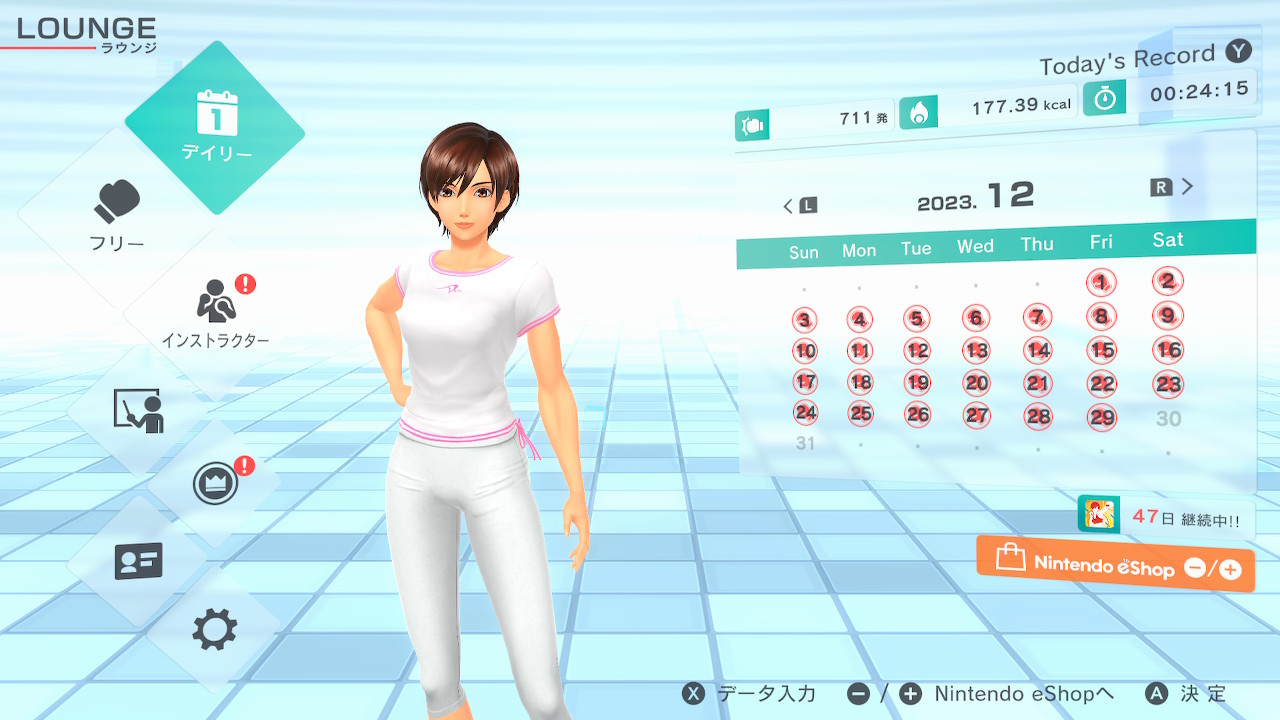Pick December 30 on the calendar
This screenshot has width=1280, height=720.
[x=1168, y=419]
